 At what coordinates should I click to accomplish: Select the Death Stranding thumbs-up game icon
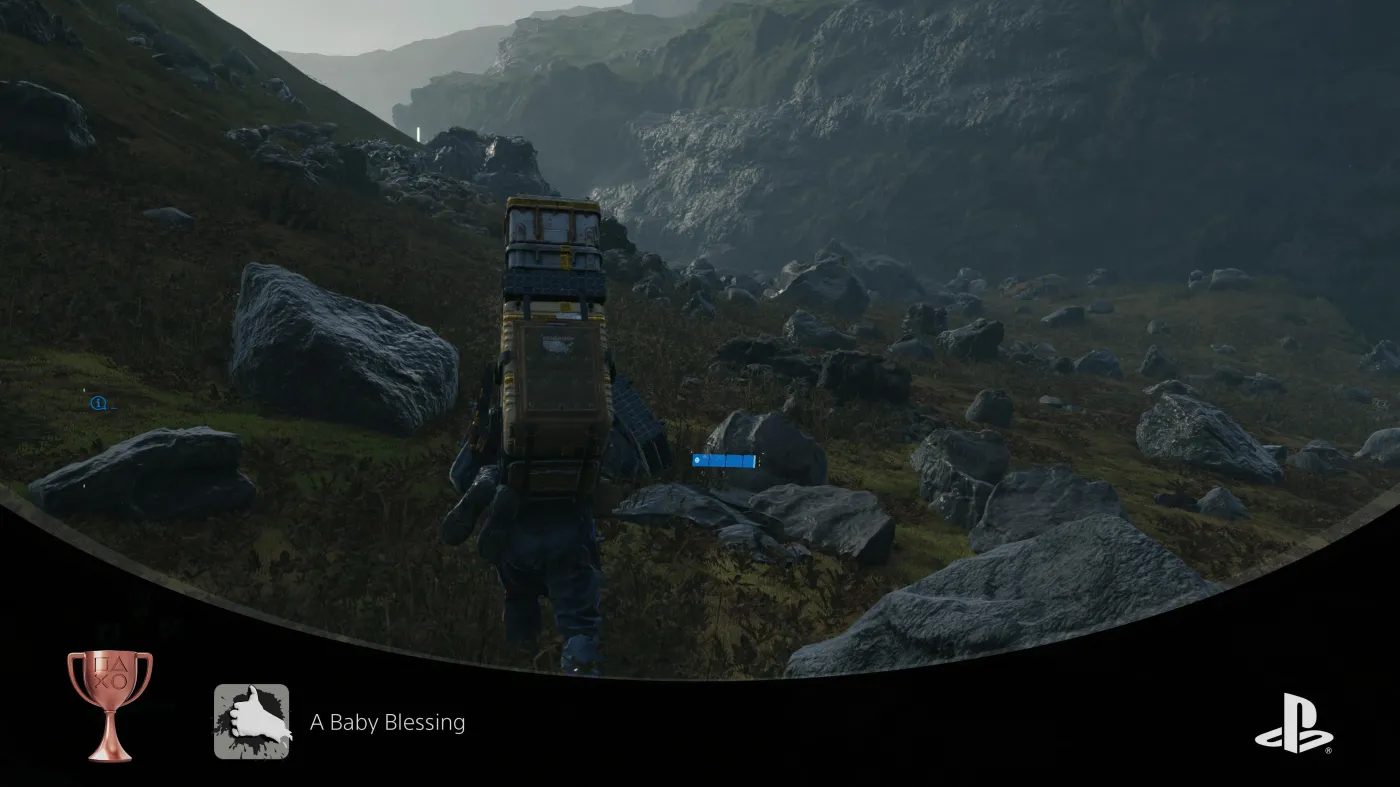click(251, 720)
